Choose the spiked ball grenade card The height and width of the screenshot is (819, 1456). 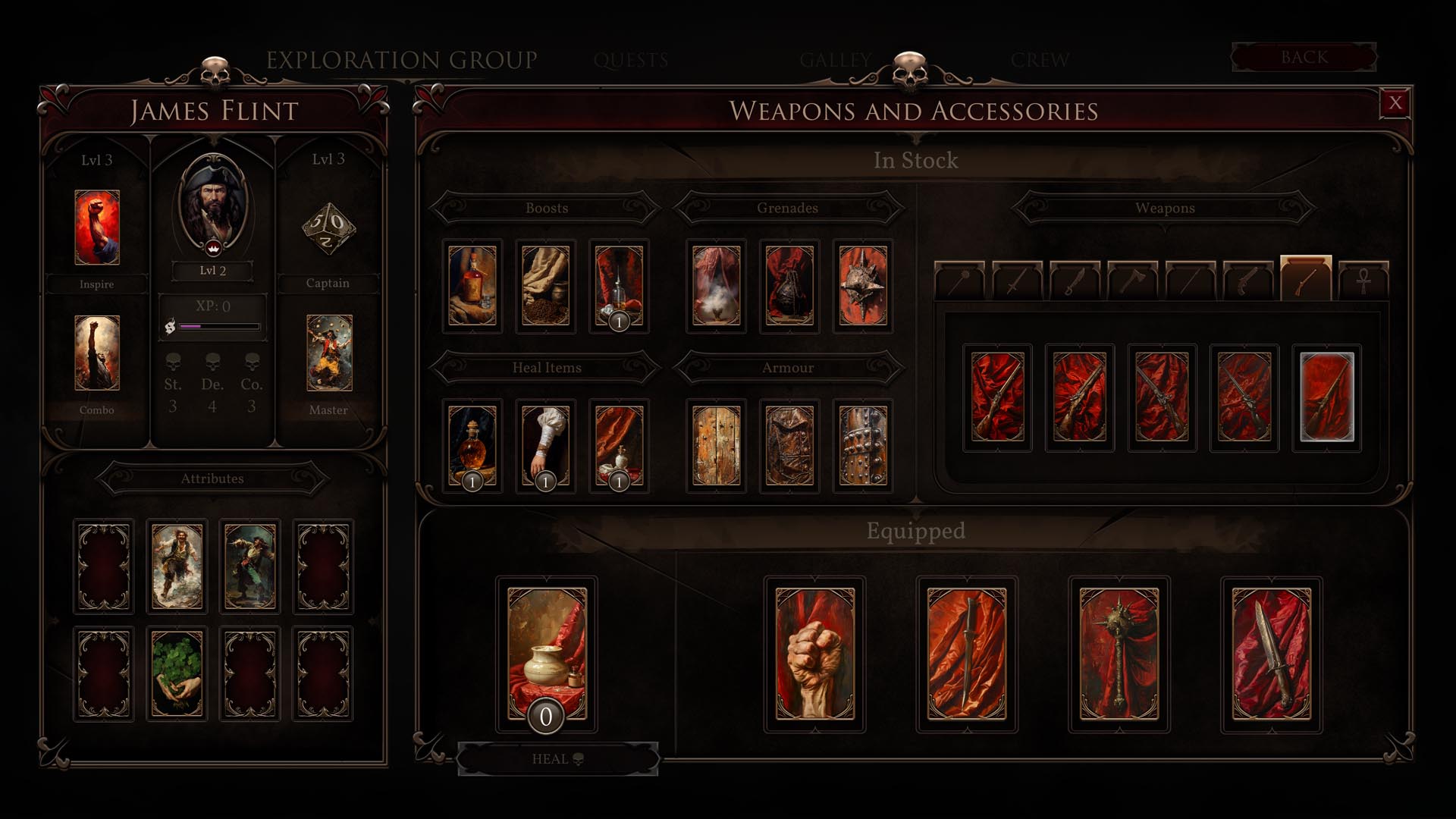[x=863, y=286]
